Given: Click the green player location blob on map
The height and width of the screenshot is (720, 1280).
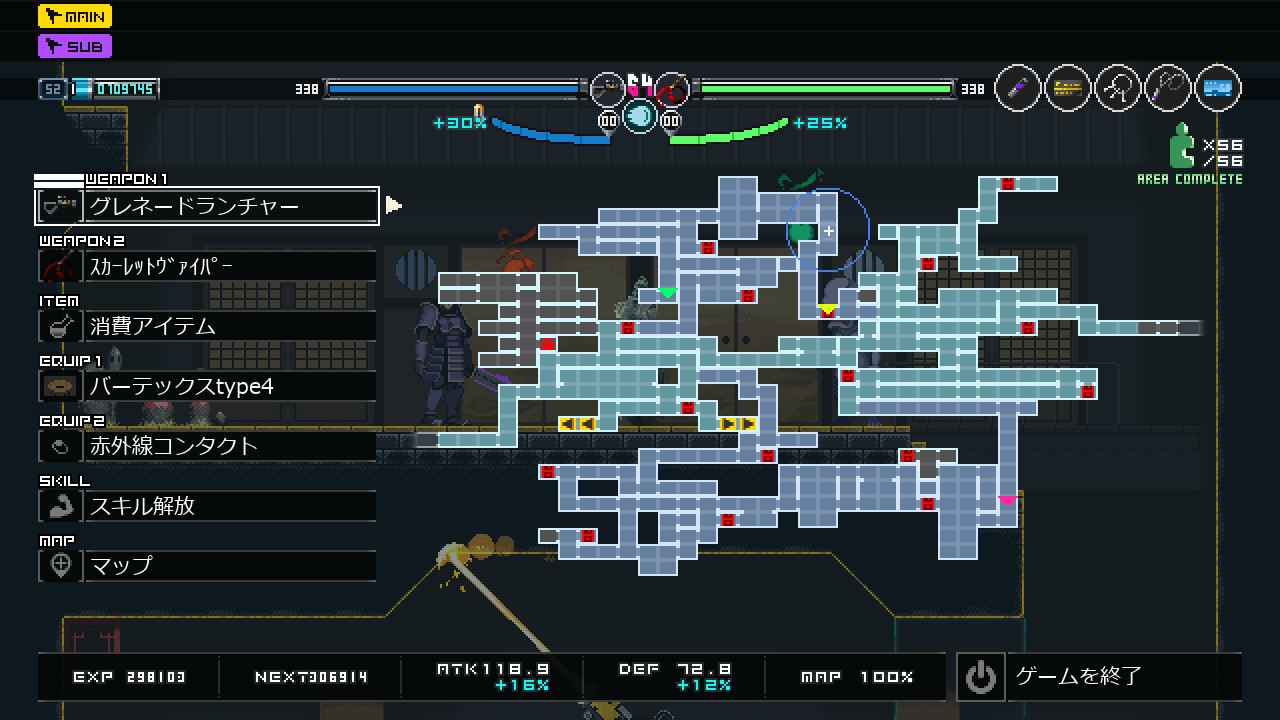Looking at the screenshot, I should coord(801,233).
